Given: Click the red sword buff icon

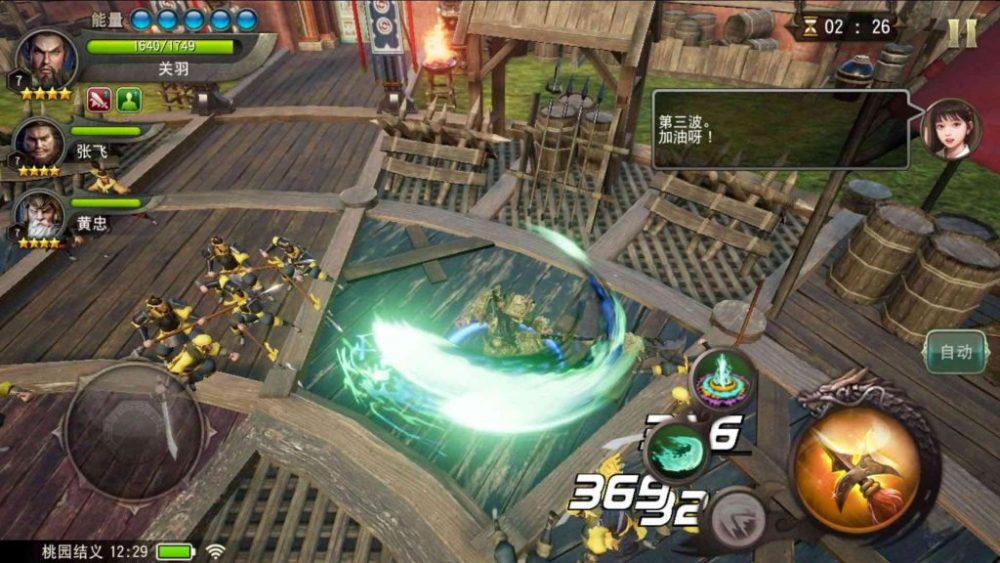Looking at the screenshot, I should pyautogui.click(x=98, y=99).
